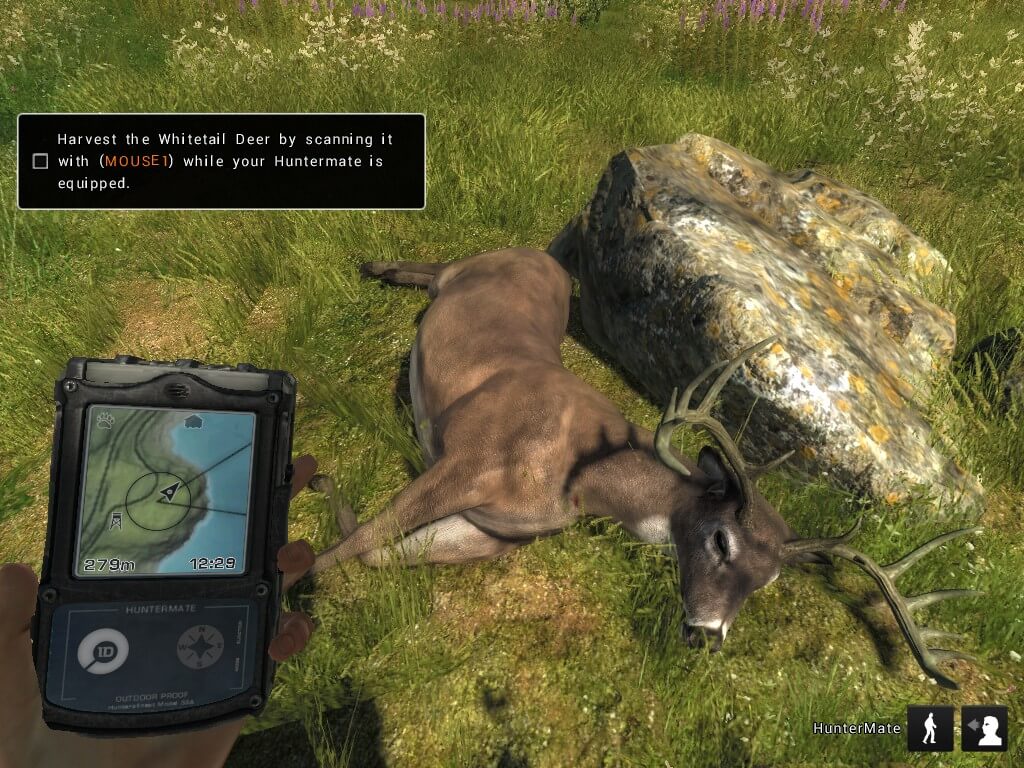This screenshot has height=768, width=1024.
Task: Select the hunting tower marker on the map
Action: click(x=116, y=519)
